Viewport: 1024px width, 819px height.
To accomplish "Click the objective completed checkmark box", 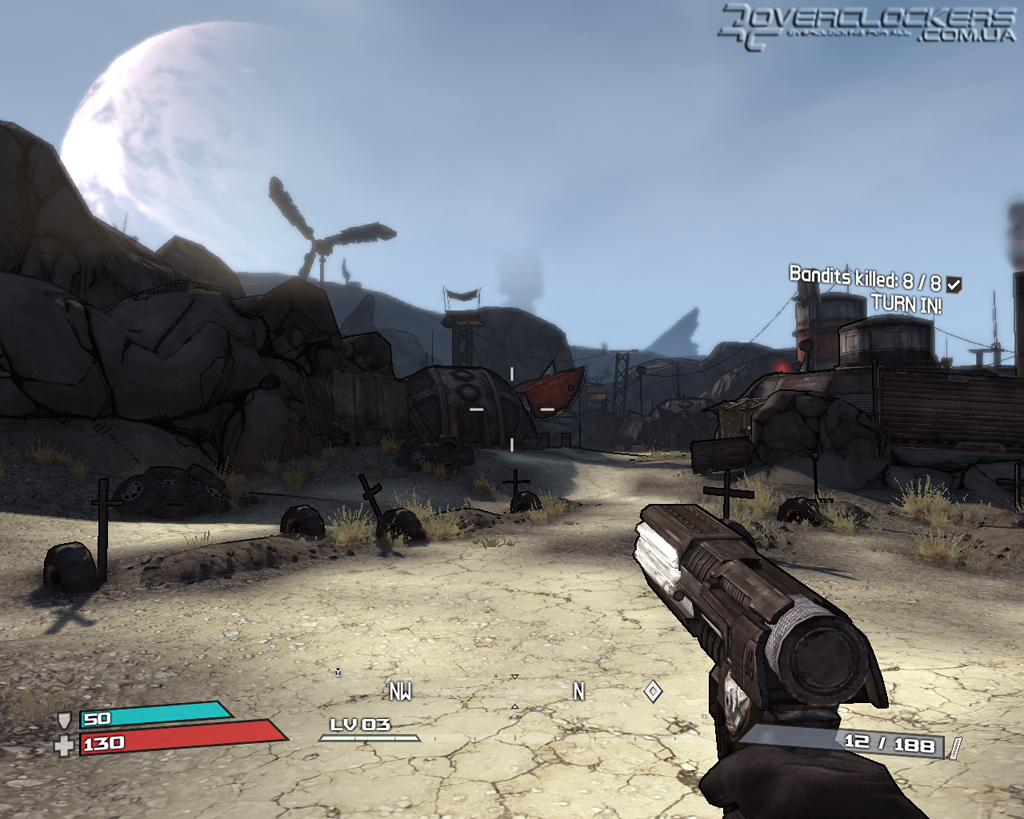I will click(954, 285).
